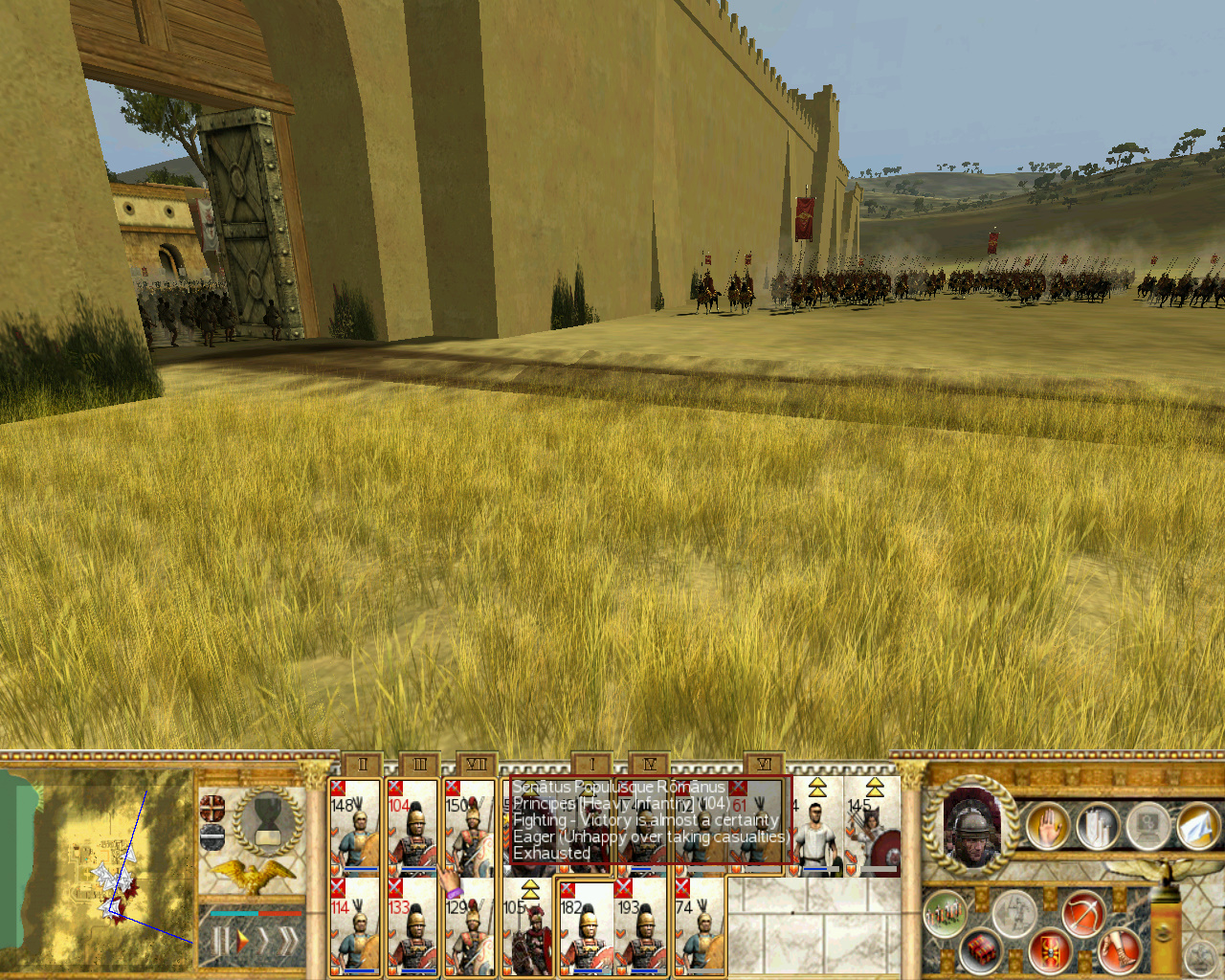Select the unit card with 148 soldiers

(x=354, y=827)
